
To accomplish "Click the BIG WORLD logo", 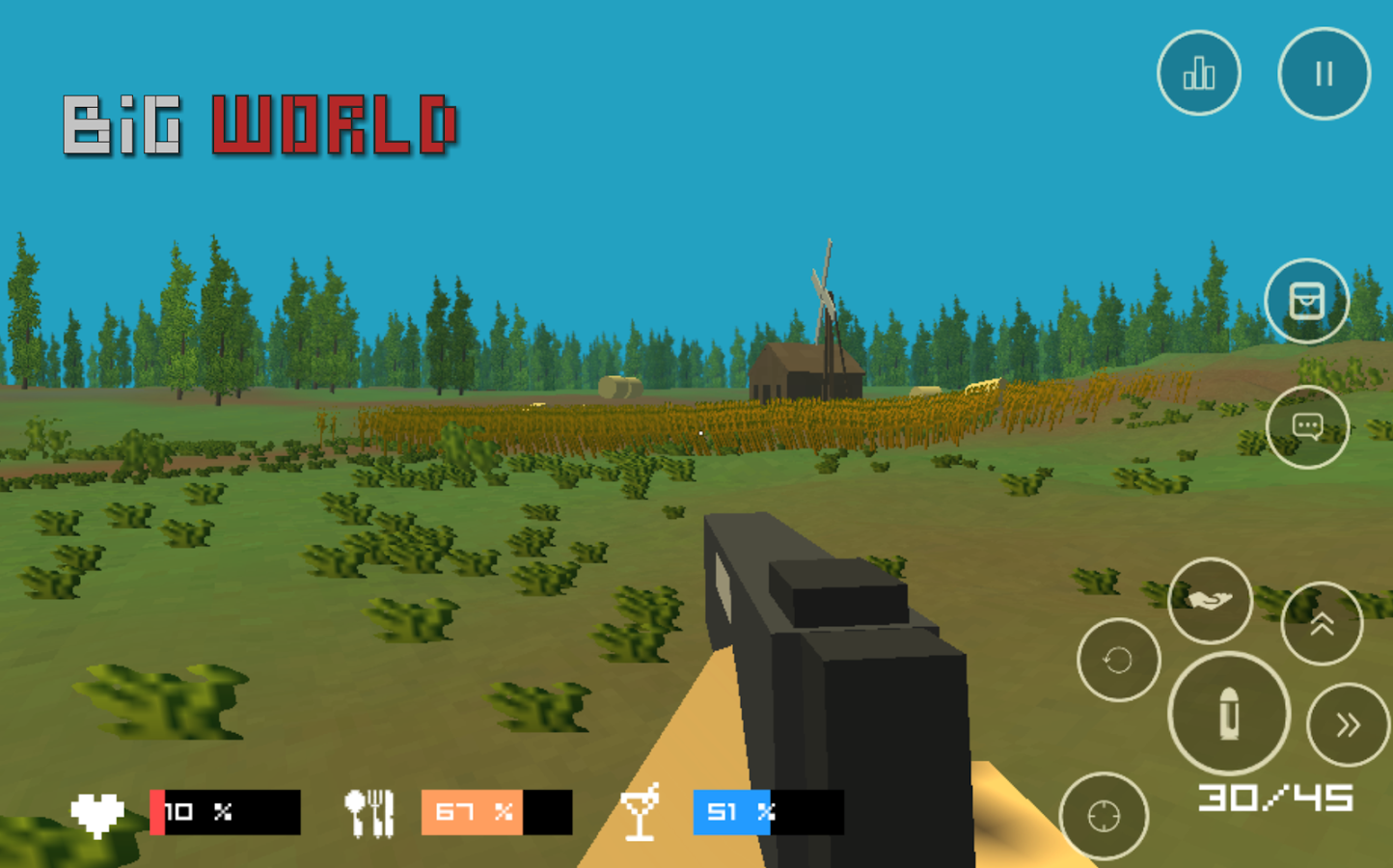I will tap(260, 125).
